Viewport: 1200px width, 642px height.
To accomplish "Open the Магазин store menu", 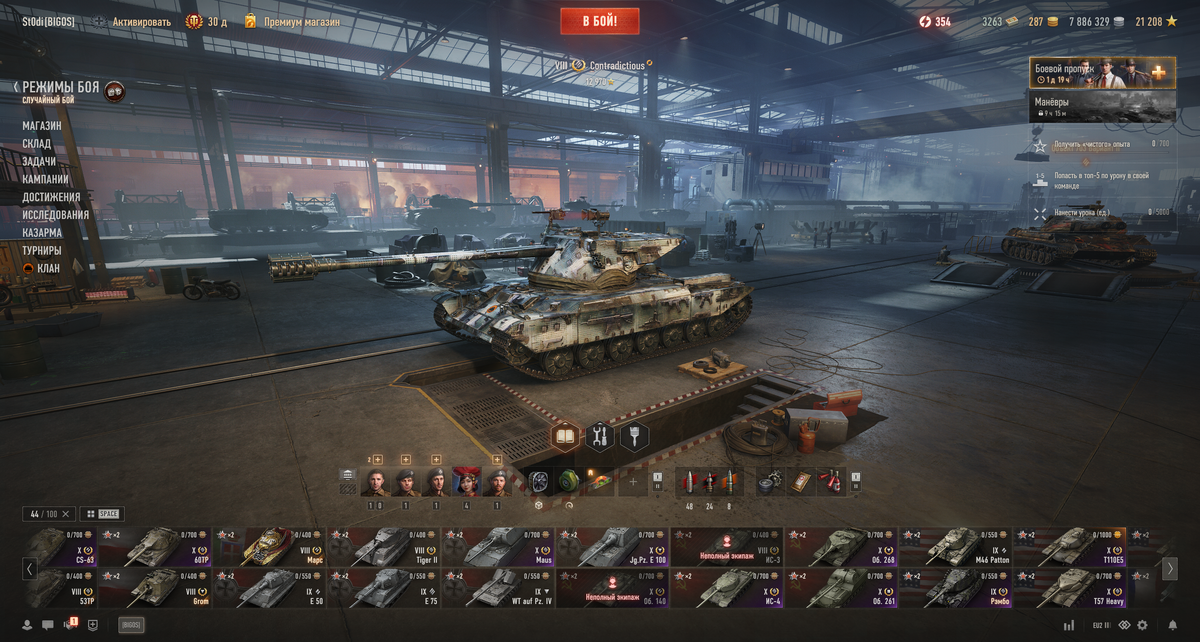I will point(42,126).
